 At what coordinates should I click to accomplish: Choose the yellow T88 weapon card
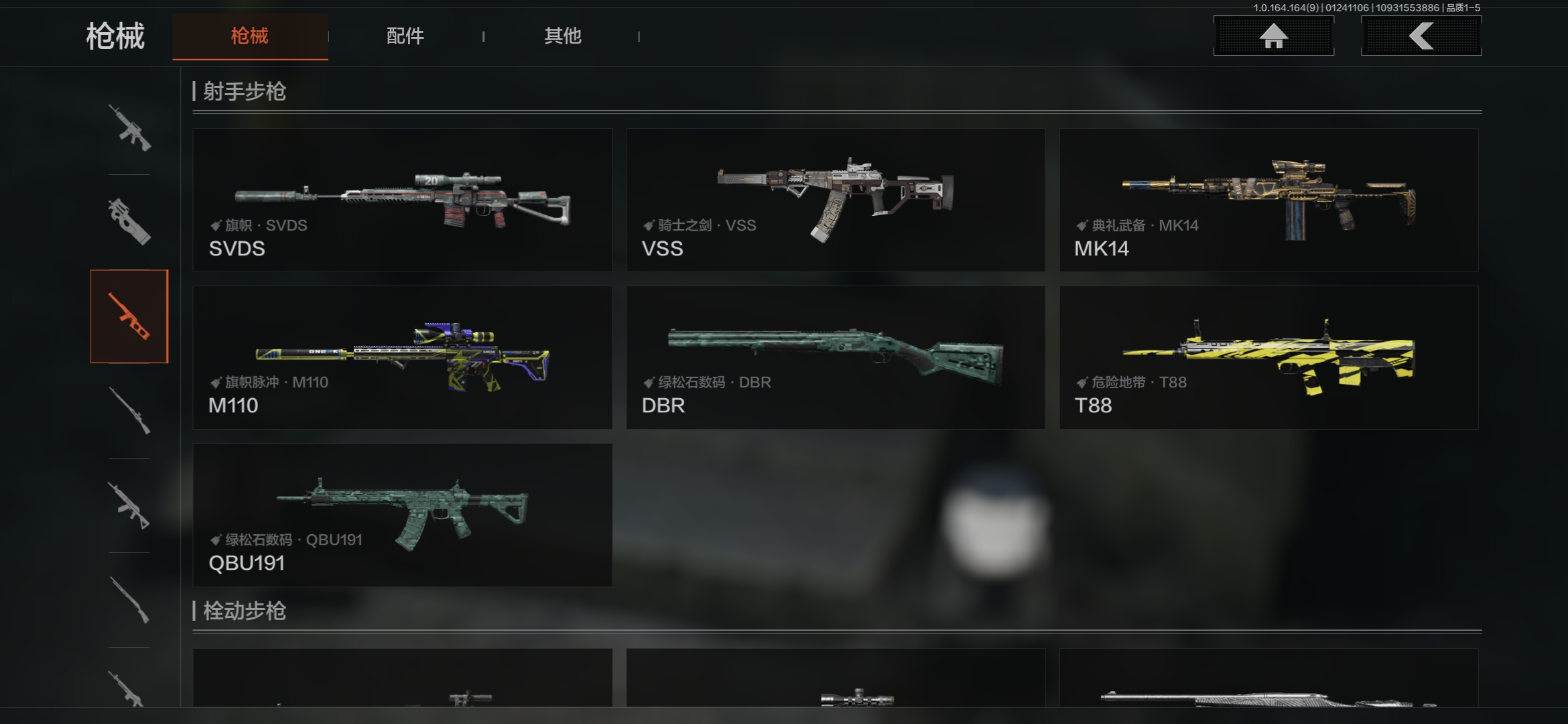click(x=1268, y=357)
